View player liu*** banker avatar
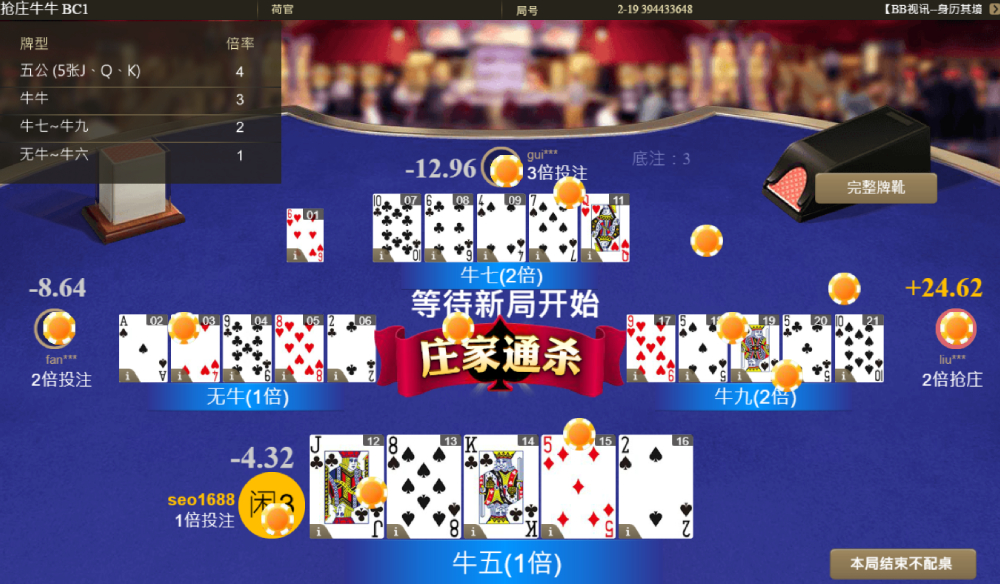 [x=954, y=328]
